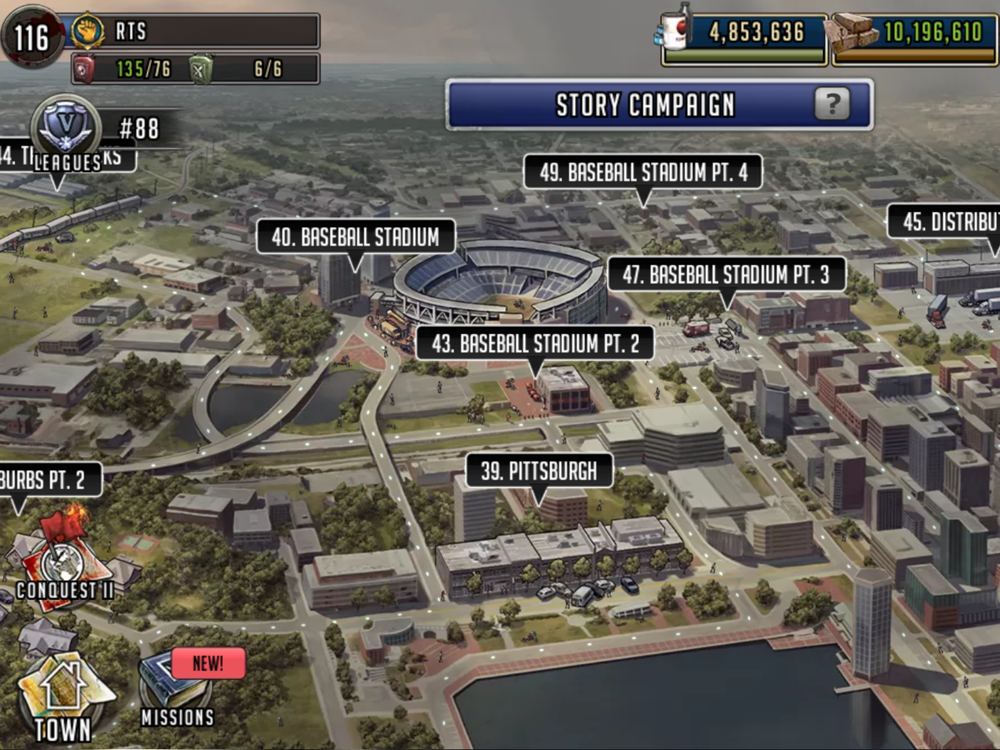
Task: Select stage 39. Pittsburgh
Action: (x=538, y=471)
